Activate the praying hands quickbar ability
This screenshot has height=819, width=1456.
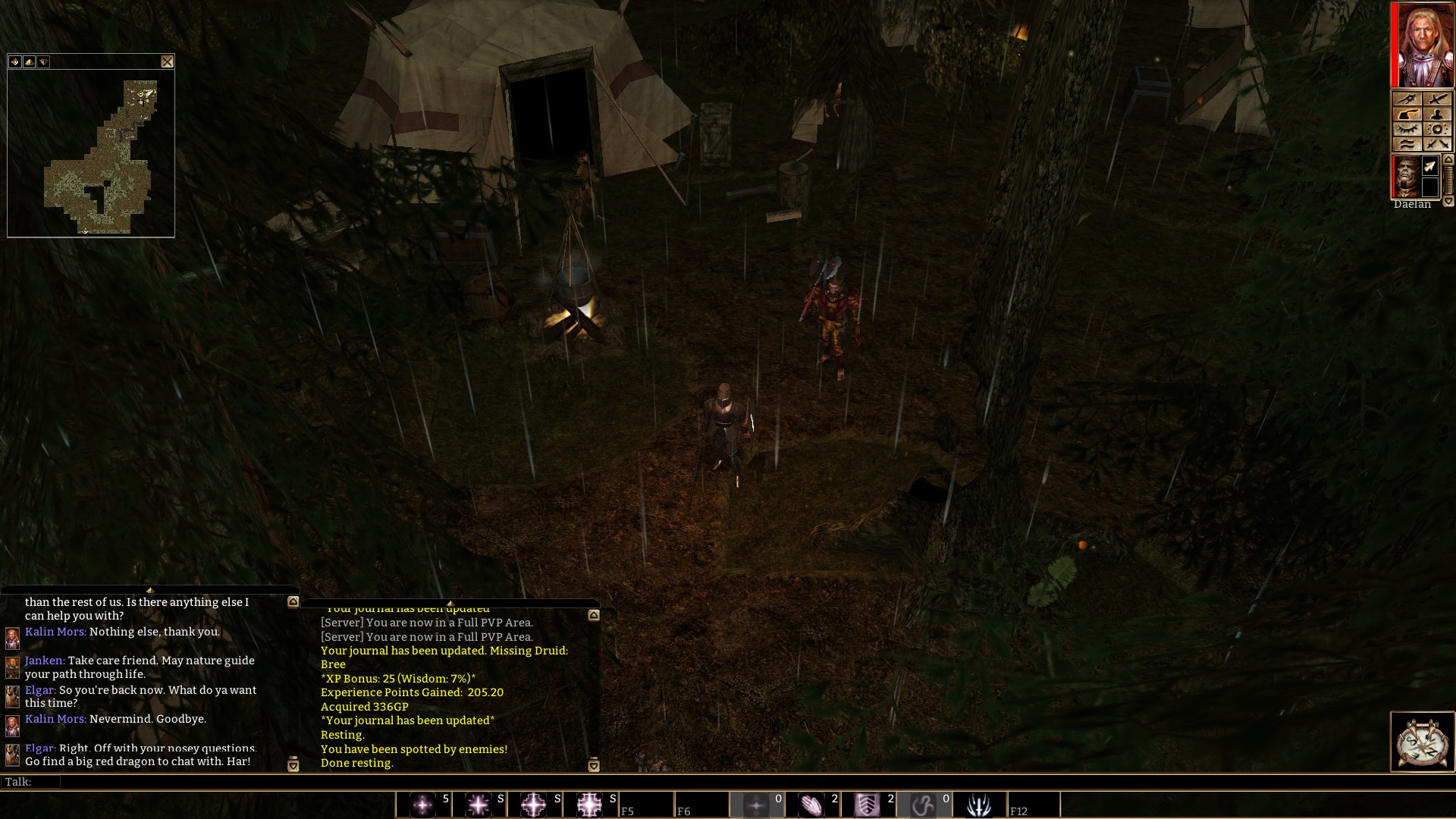point(814,805)
